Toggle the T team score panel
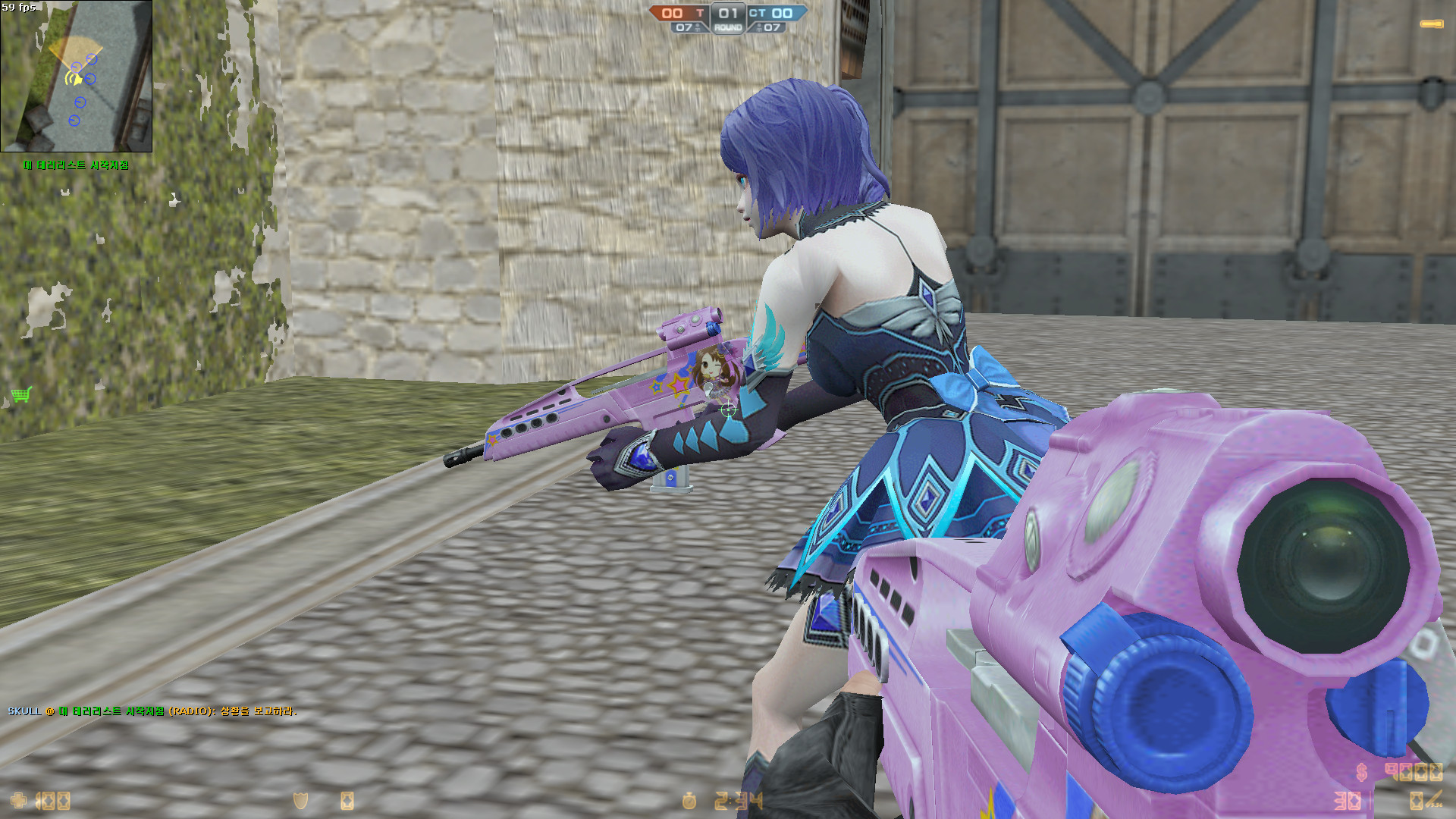Viewport: 1456px width, 819px height. [679, 13]
